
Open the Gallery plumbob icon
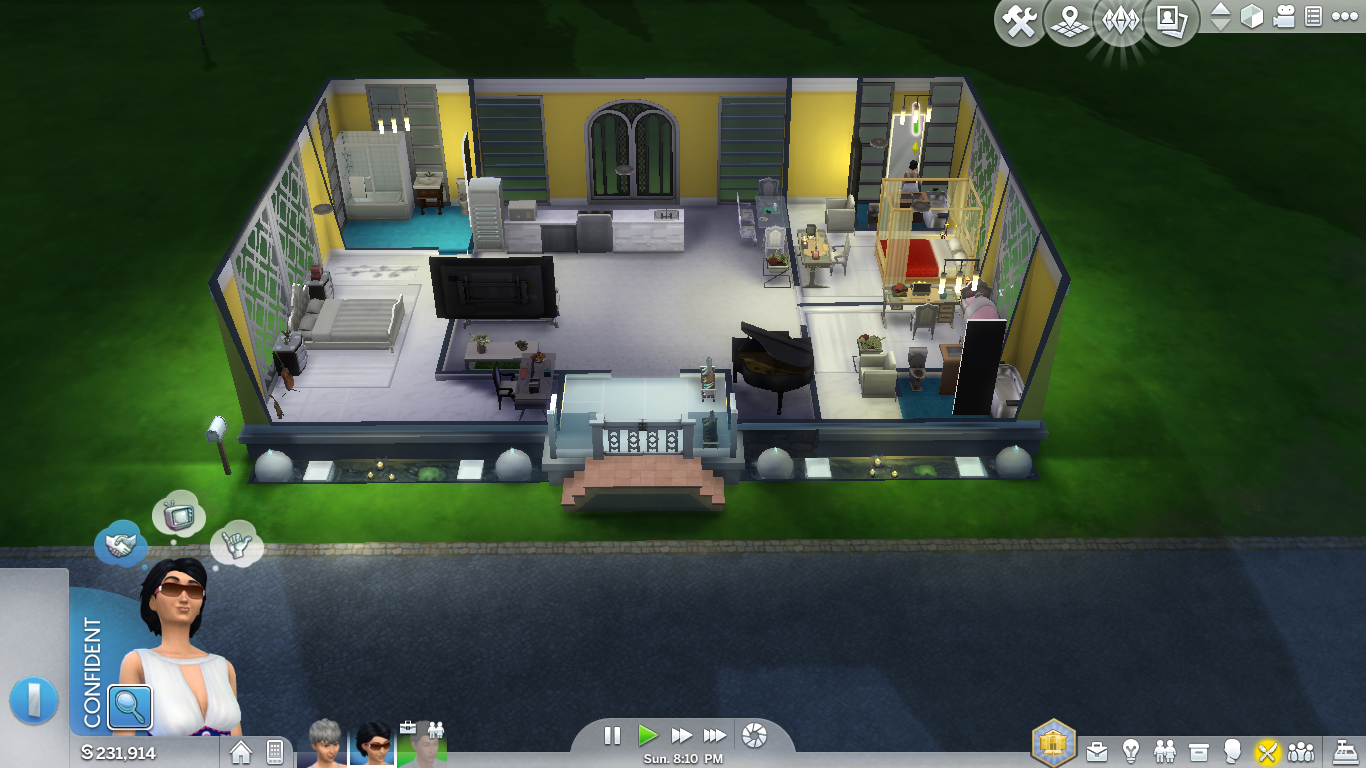(x=1122, y=21)
